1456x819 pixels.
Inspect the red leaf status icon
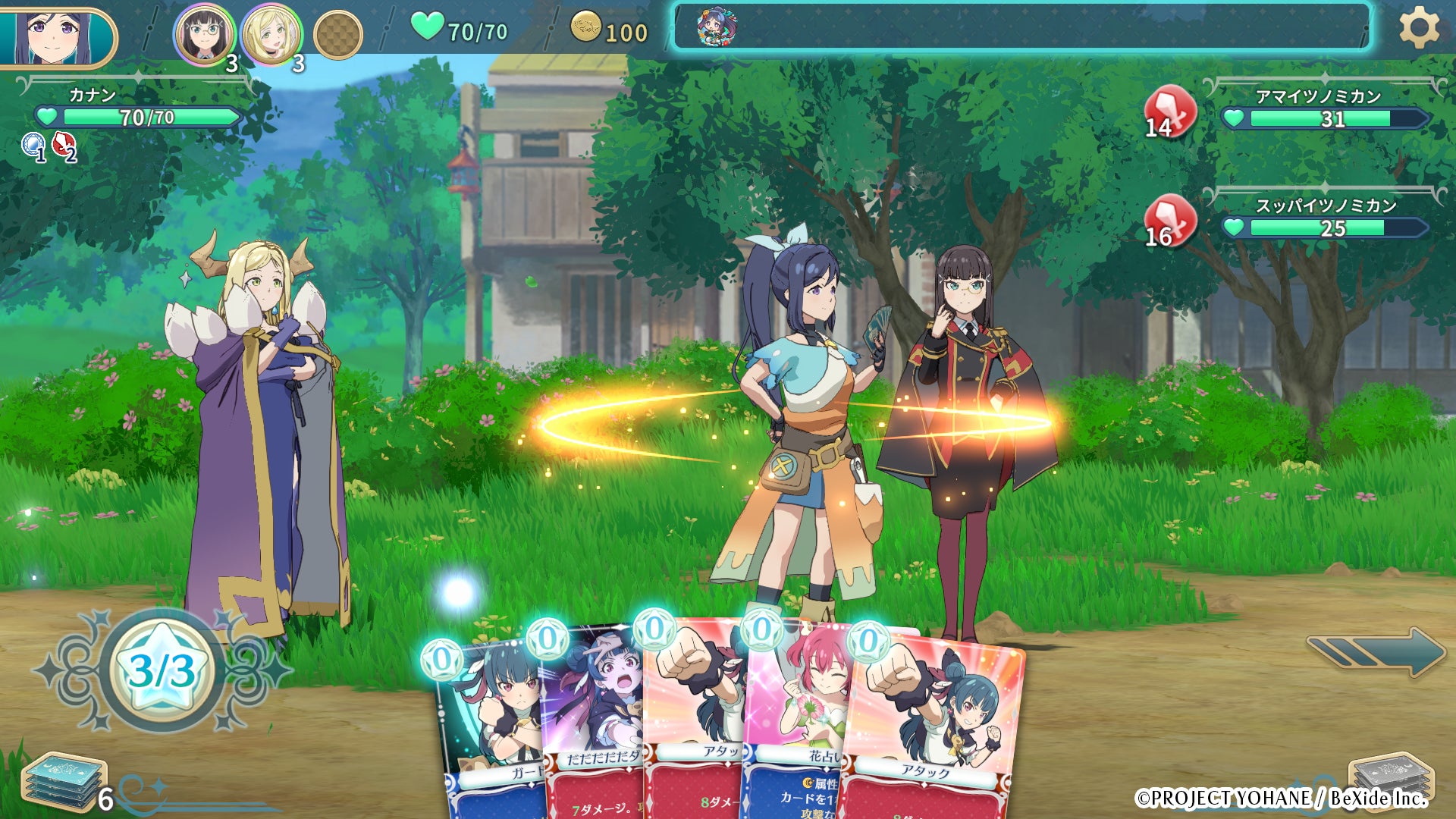(64, 145)
